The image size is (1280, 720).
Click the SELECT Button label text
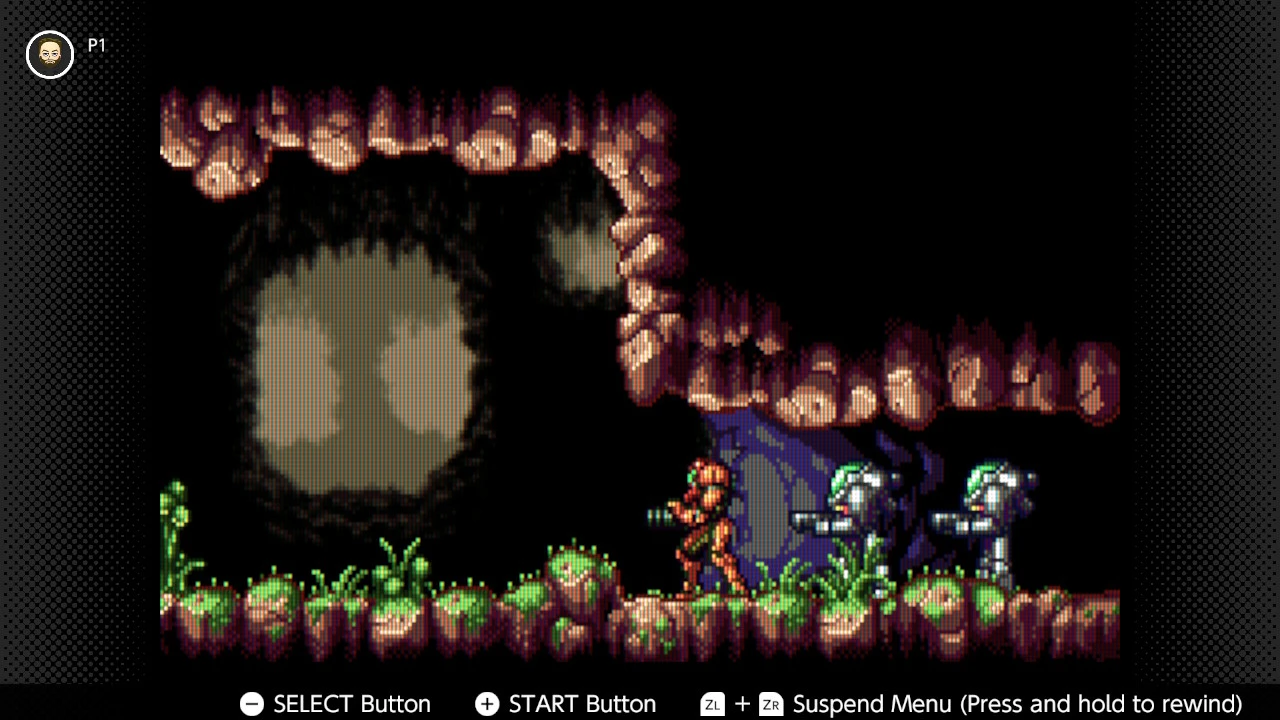[352, 704]
